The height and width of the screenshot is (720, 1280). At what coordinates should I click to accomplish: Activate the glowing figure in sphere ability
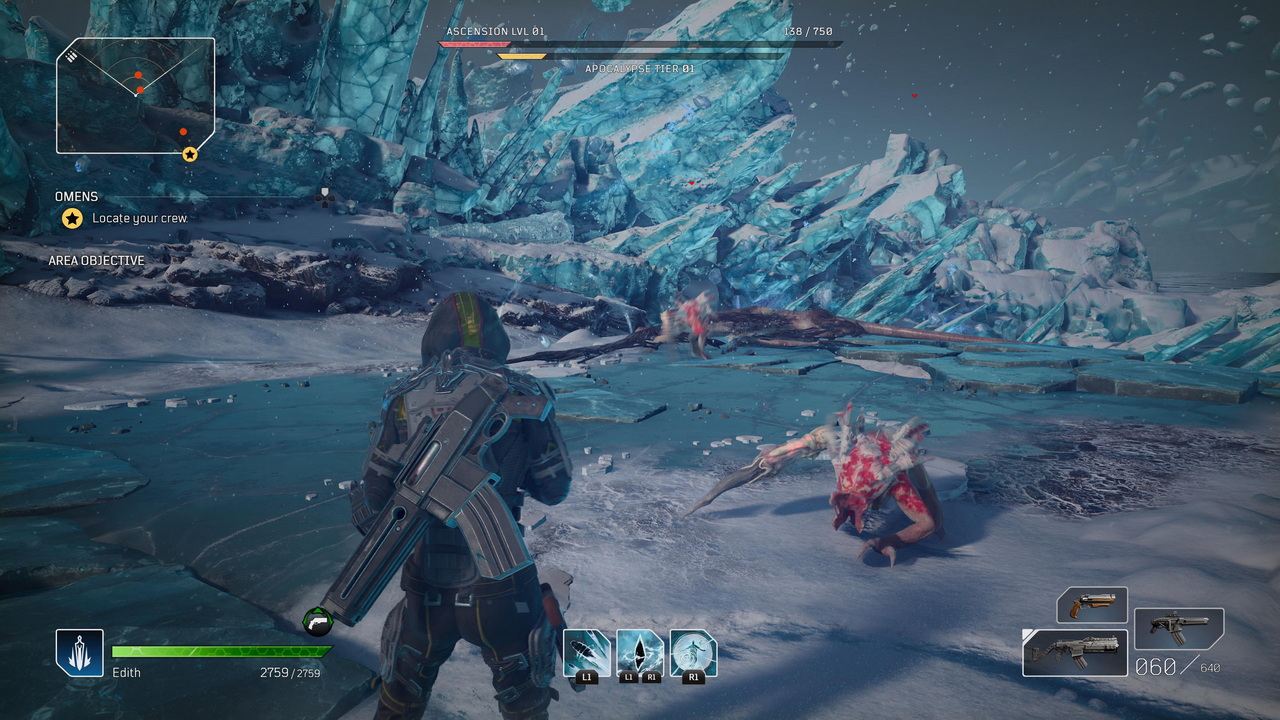pos(693,653)
